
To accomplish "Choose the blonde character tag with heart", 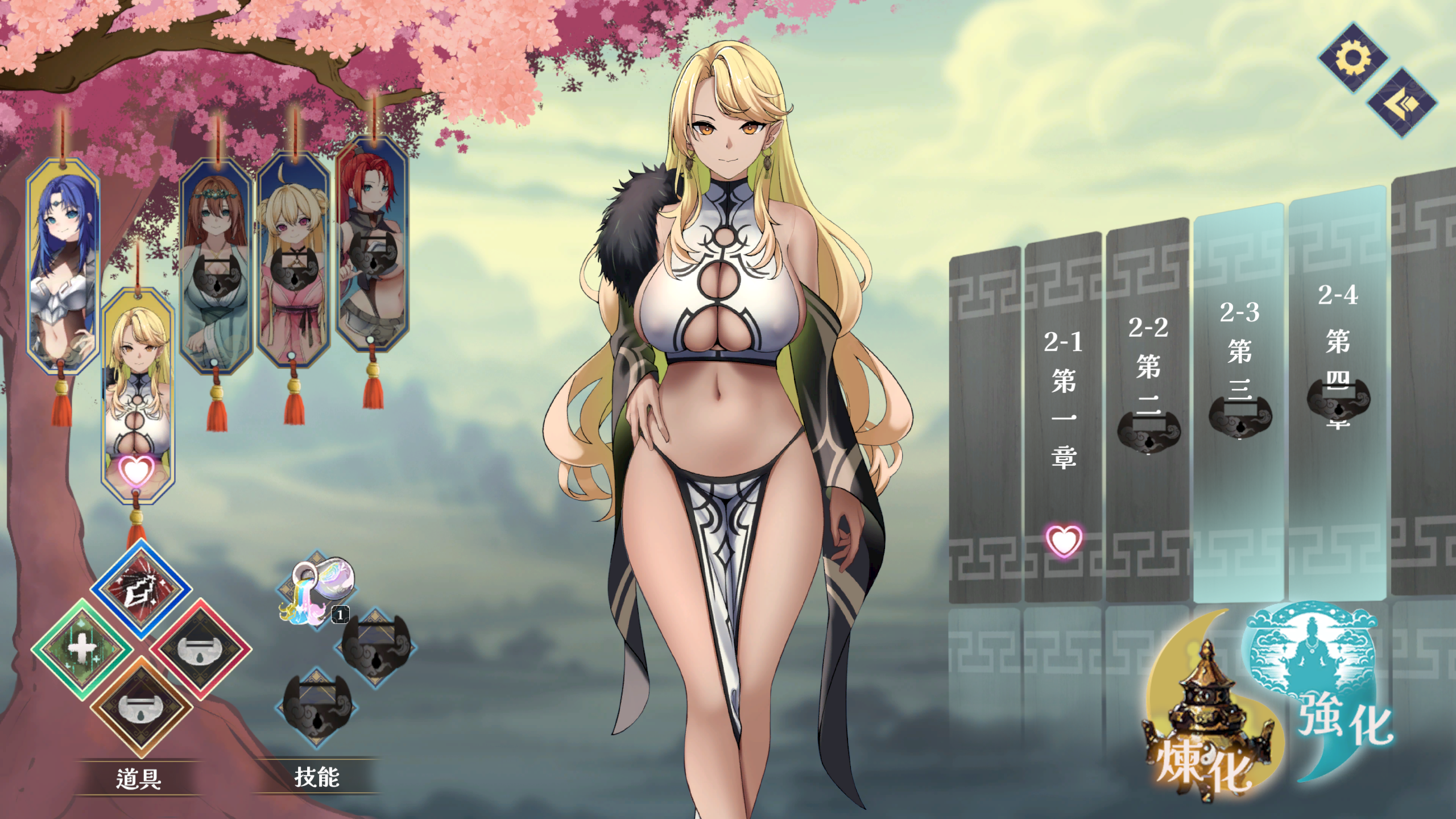I will point(138,392).
